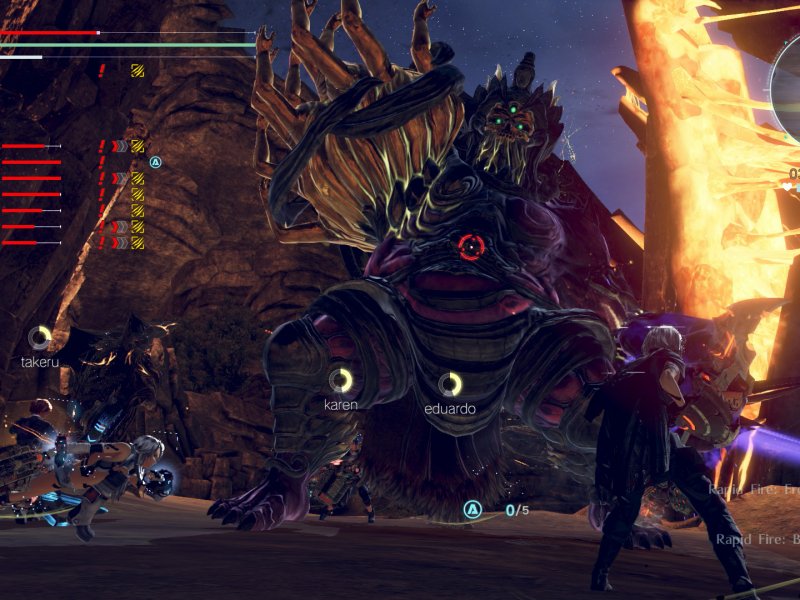The height and width of the screenshot is (600, 800).
Task: Select the takeru ally marker
Action: pyautogui.click(x=40, y=337)
